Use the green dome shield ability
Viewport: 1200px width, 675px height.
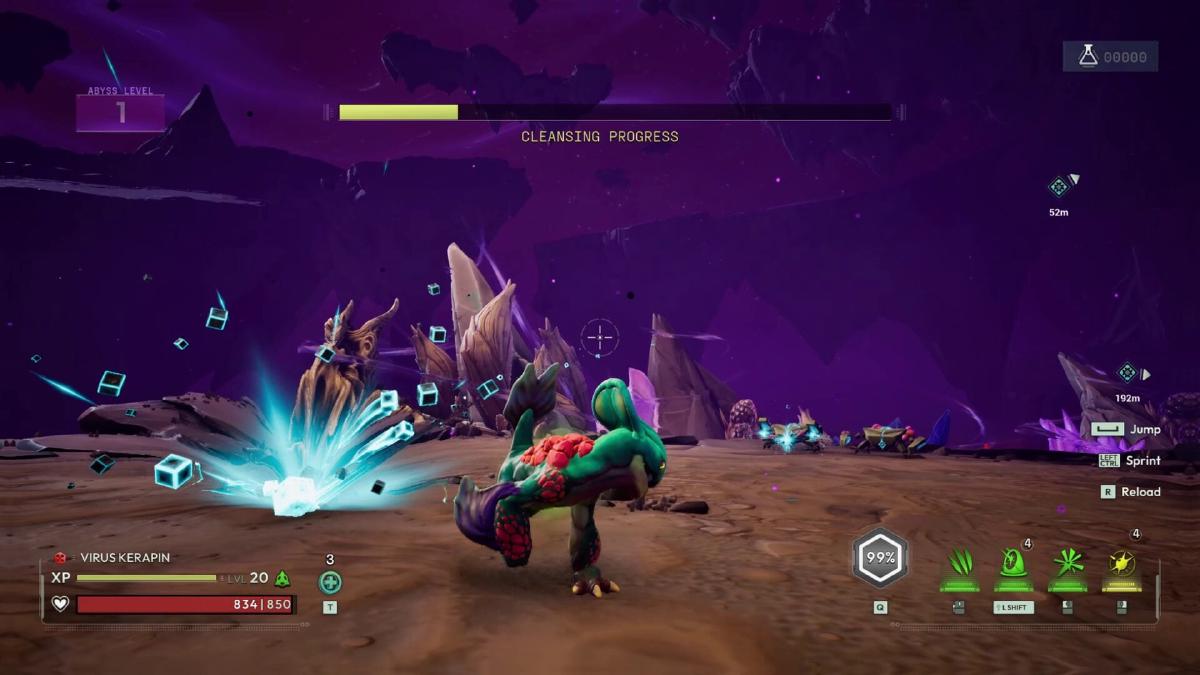tap(1013, 564)
